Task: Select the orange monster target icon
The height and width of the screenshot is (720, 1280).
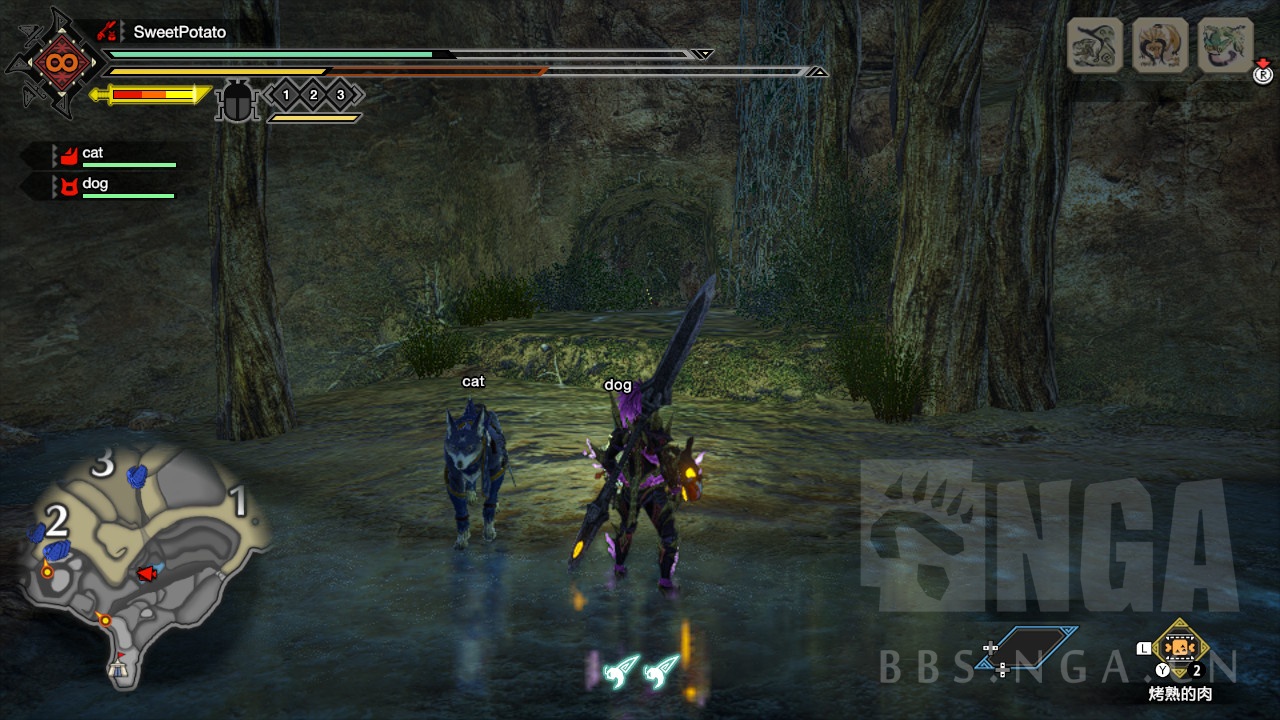Action: [1160, 45]
